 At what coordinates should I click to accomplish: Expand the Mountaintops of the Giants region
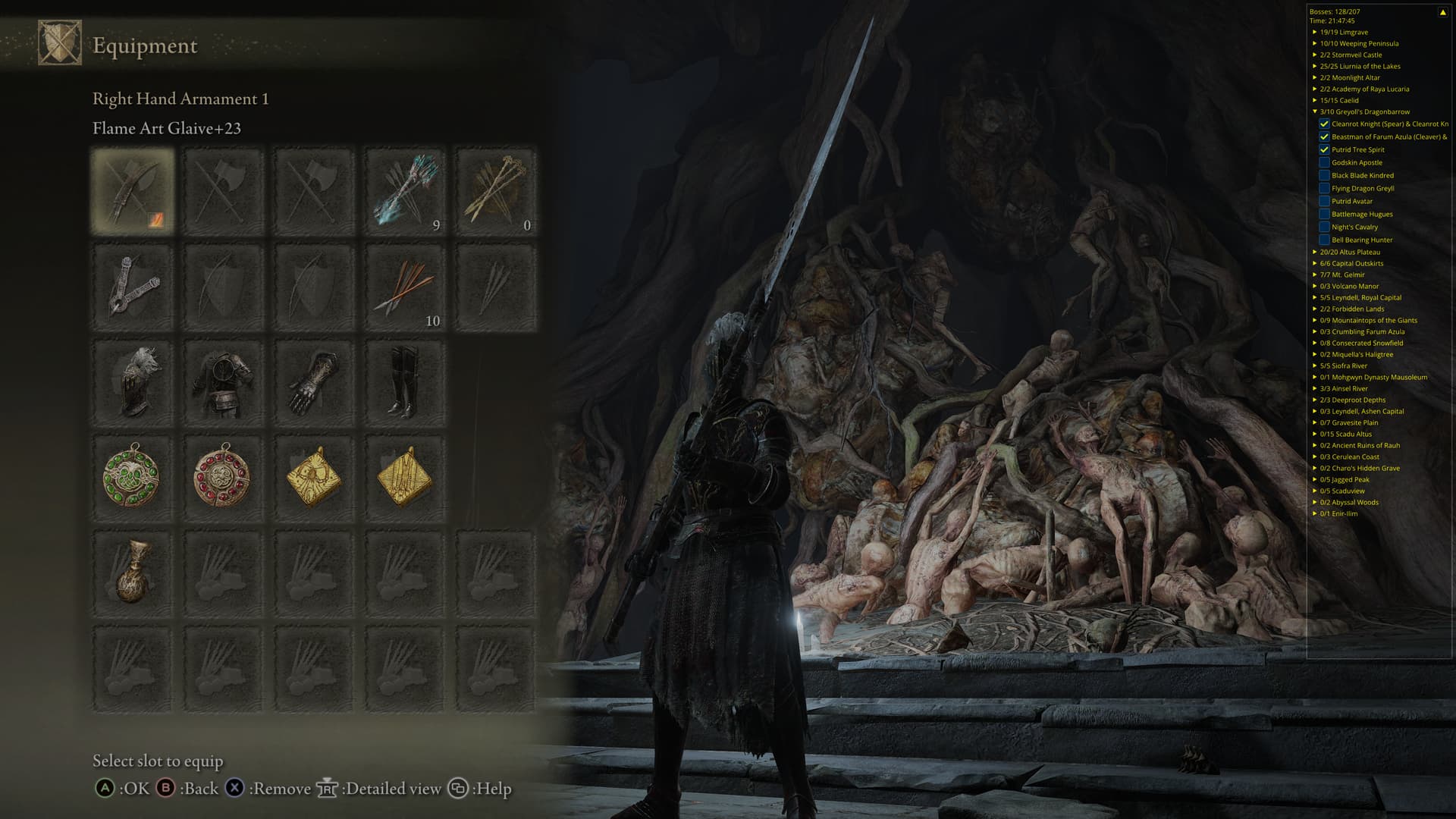point(1315,320)
